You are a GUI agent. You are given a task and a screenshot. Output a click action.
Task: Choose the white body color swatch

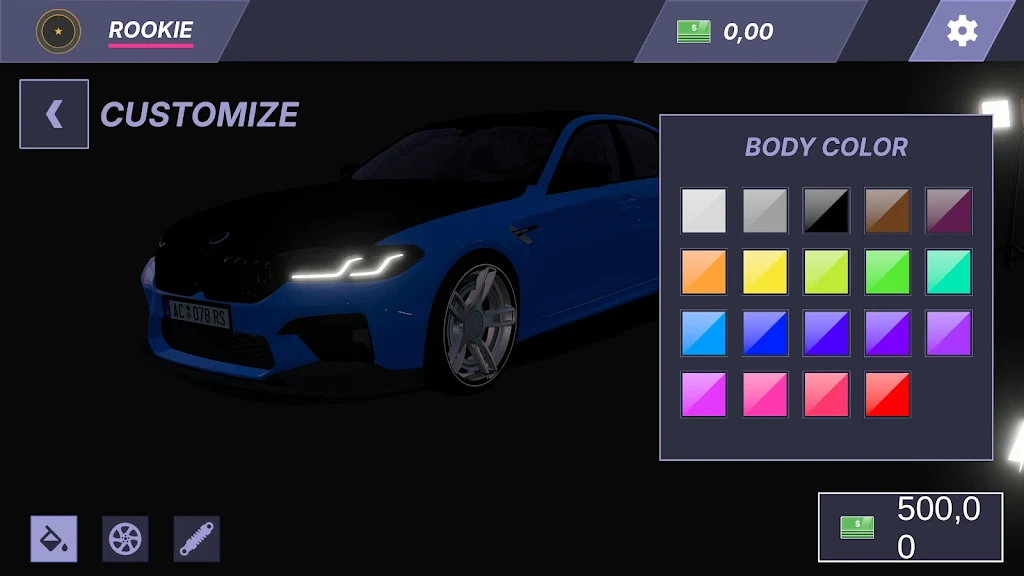point(704,211)
